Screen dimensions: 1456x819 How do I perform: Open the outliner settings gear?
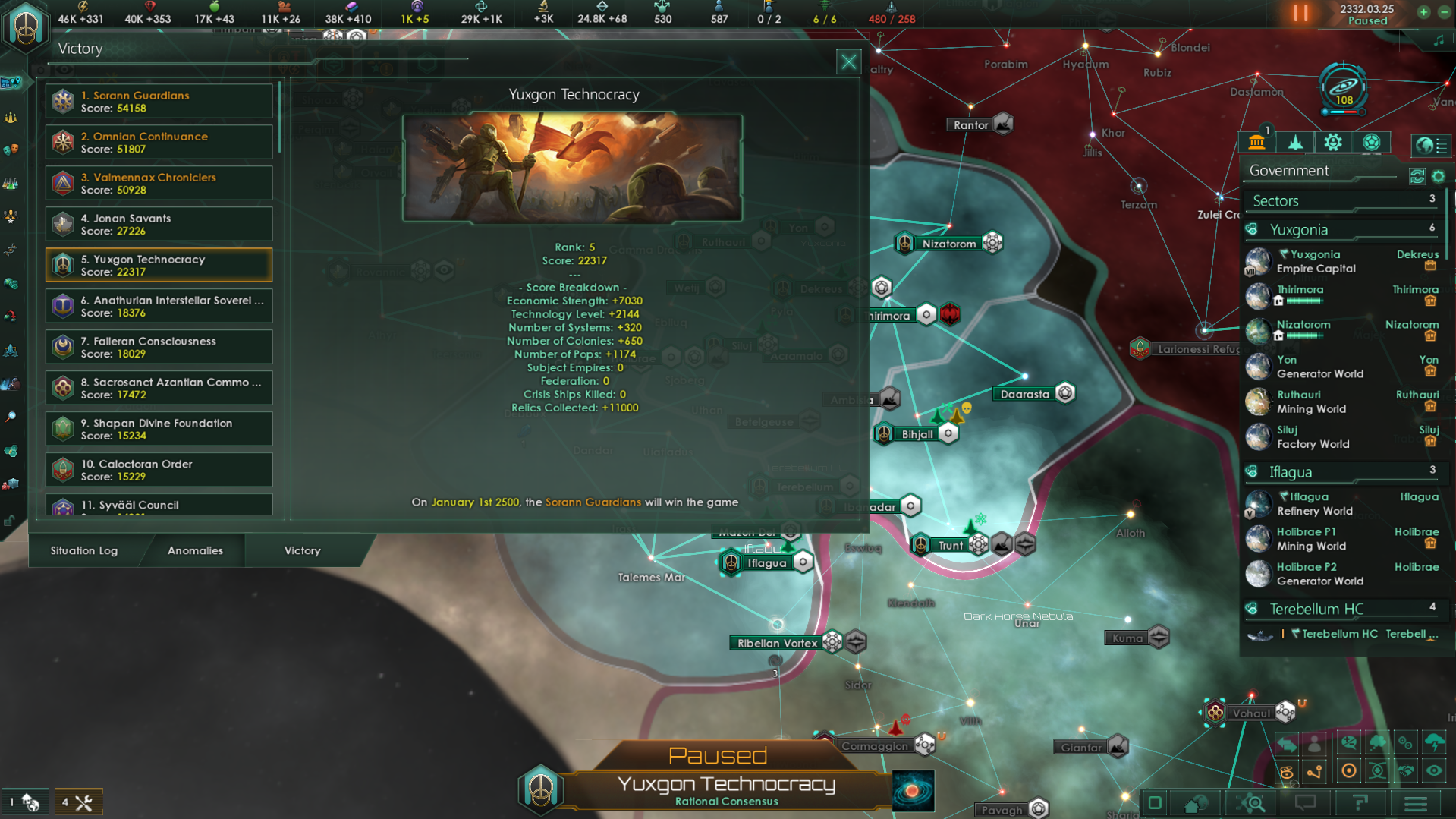click(1439, 177)
